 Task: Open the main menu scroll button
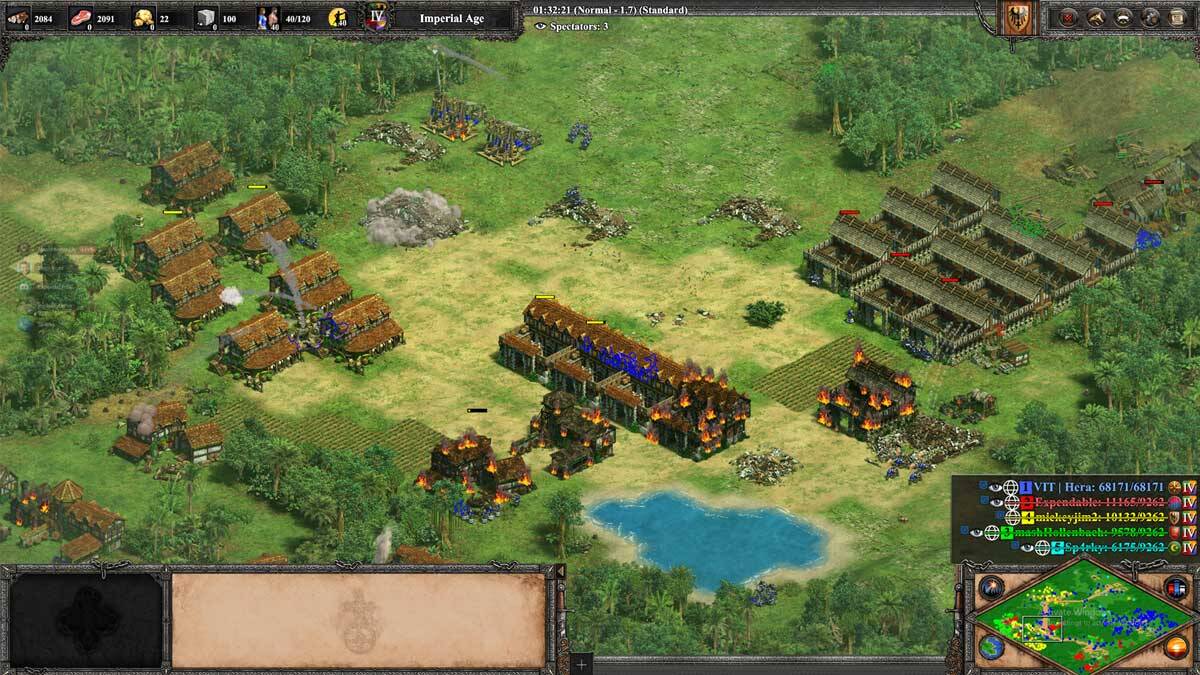click(x=1177, y=17)
